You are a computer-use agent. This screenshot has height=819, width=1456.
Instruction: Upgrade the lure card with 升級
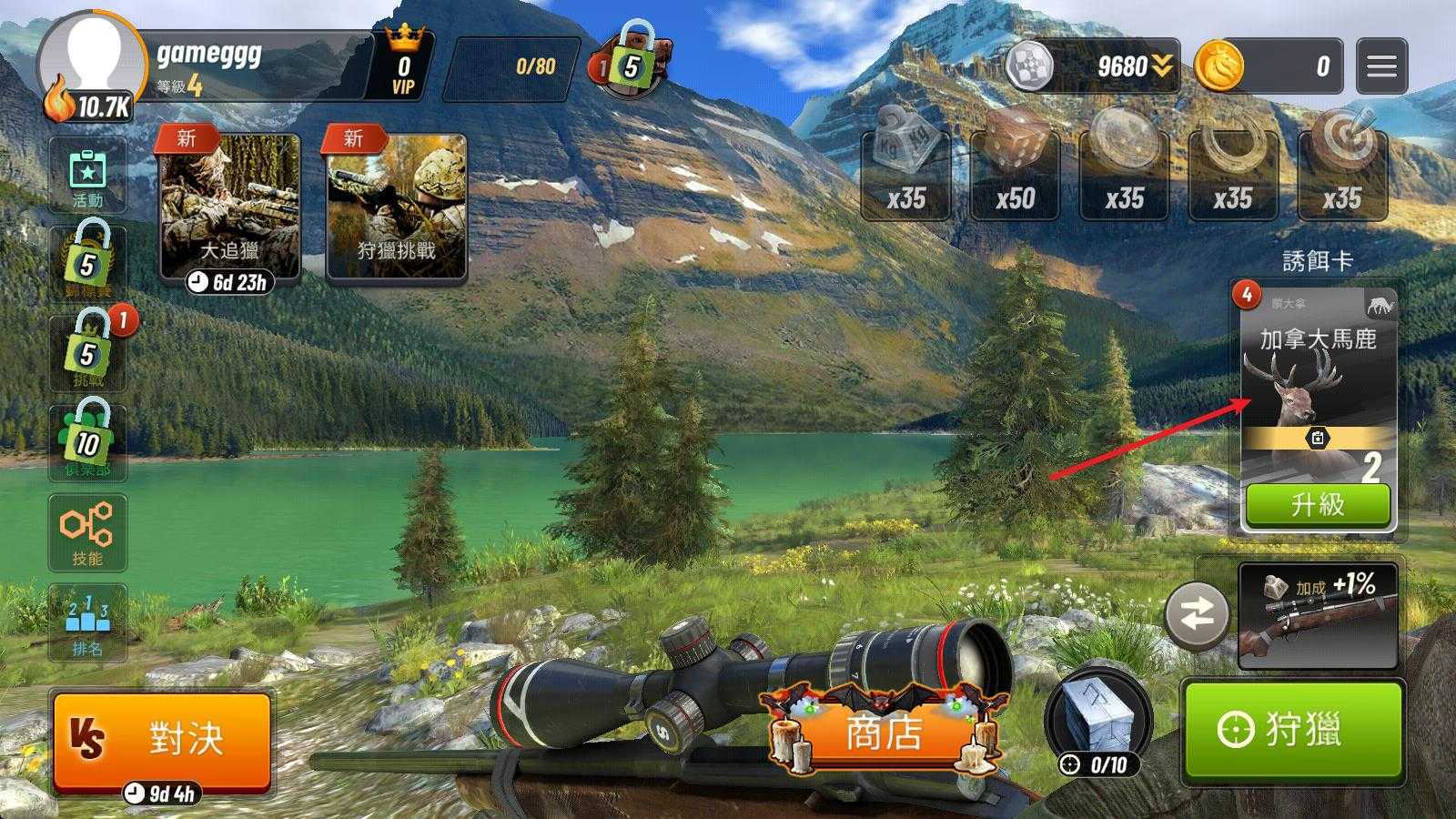(1318, 504)
